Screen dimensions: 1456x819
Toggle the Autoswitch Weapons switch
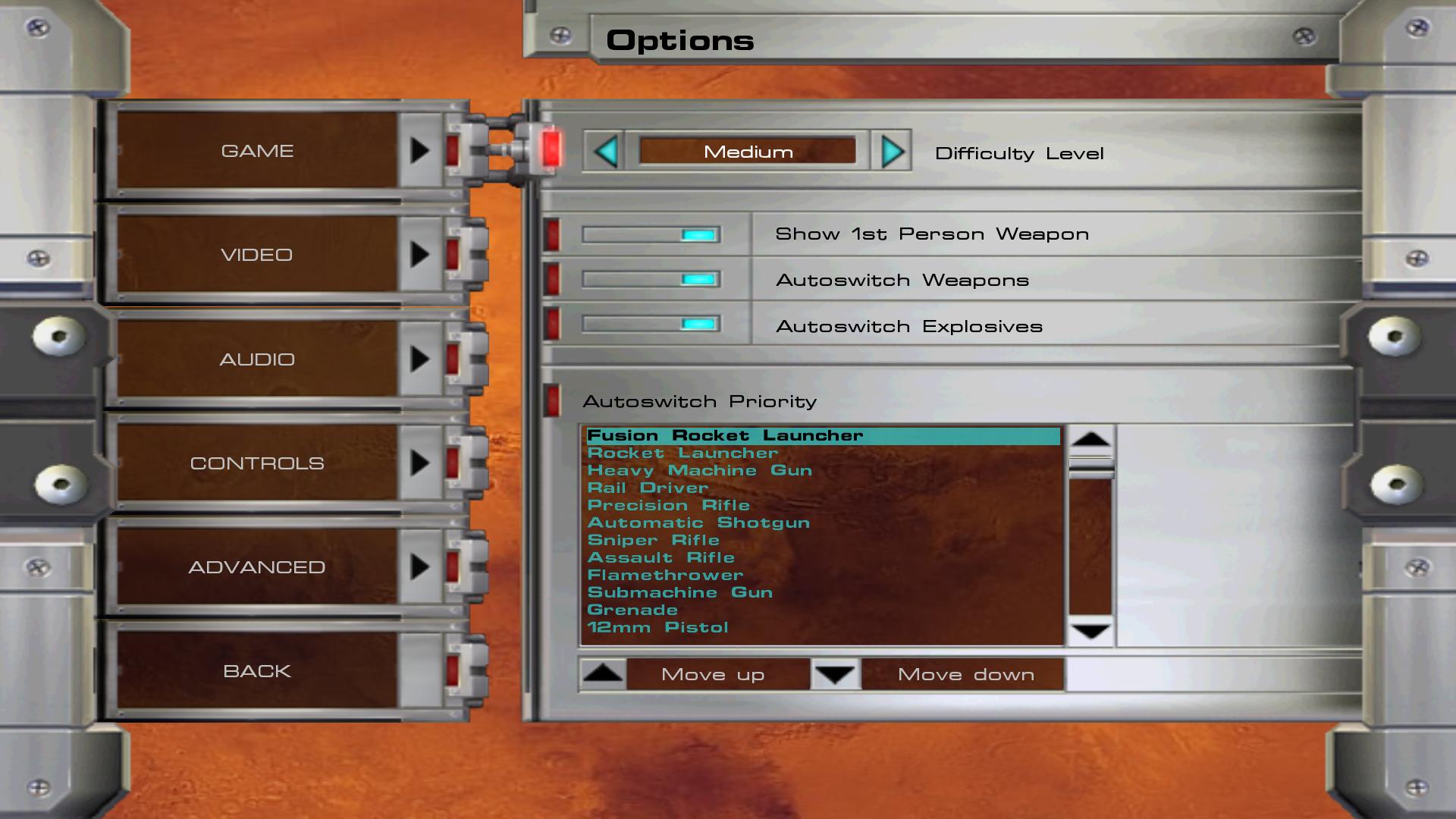tap(651, 280)
